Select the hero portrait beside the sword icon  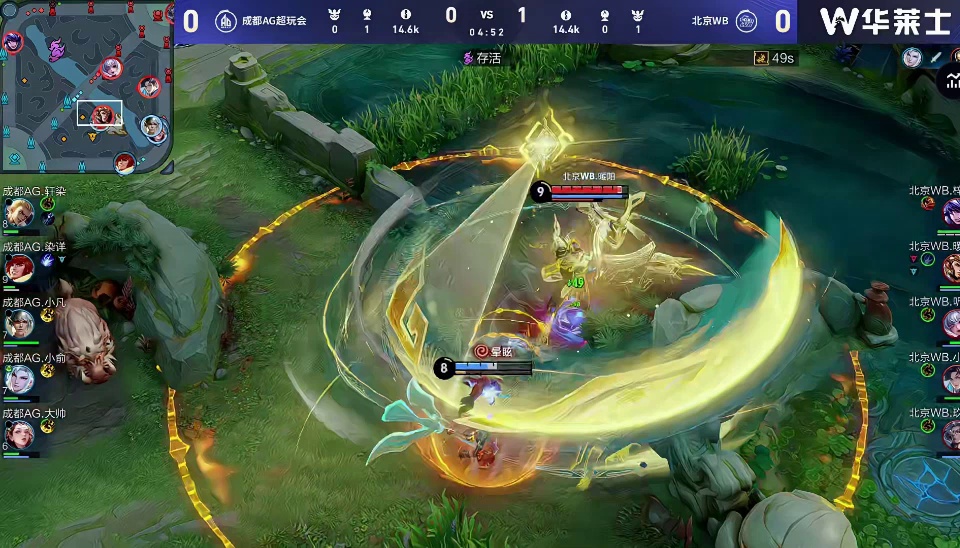tap(912, 57)
